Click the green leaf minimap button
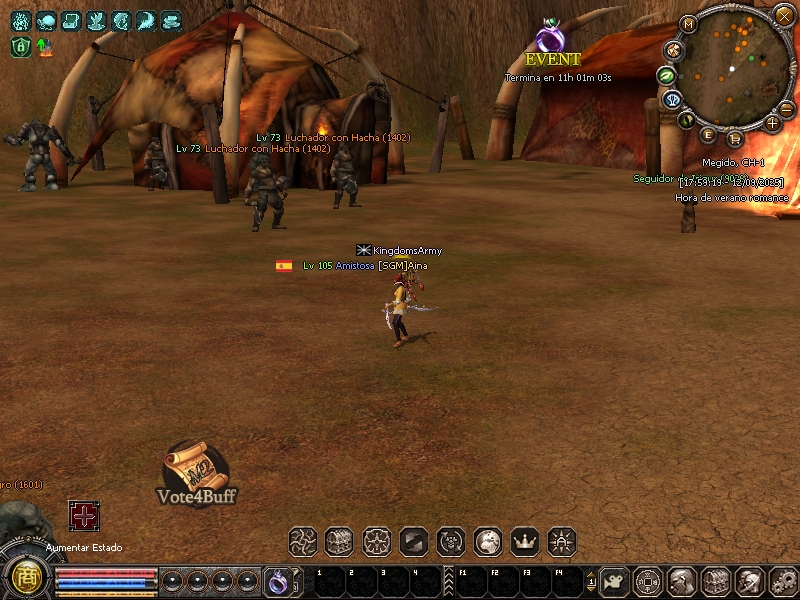 pos(665,75)
